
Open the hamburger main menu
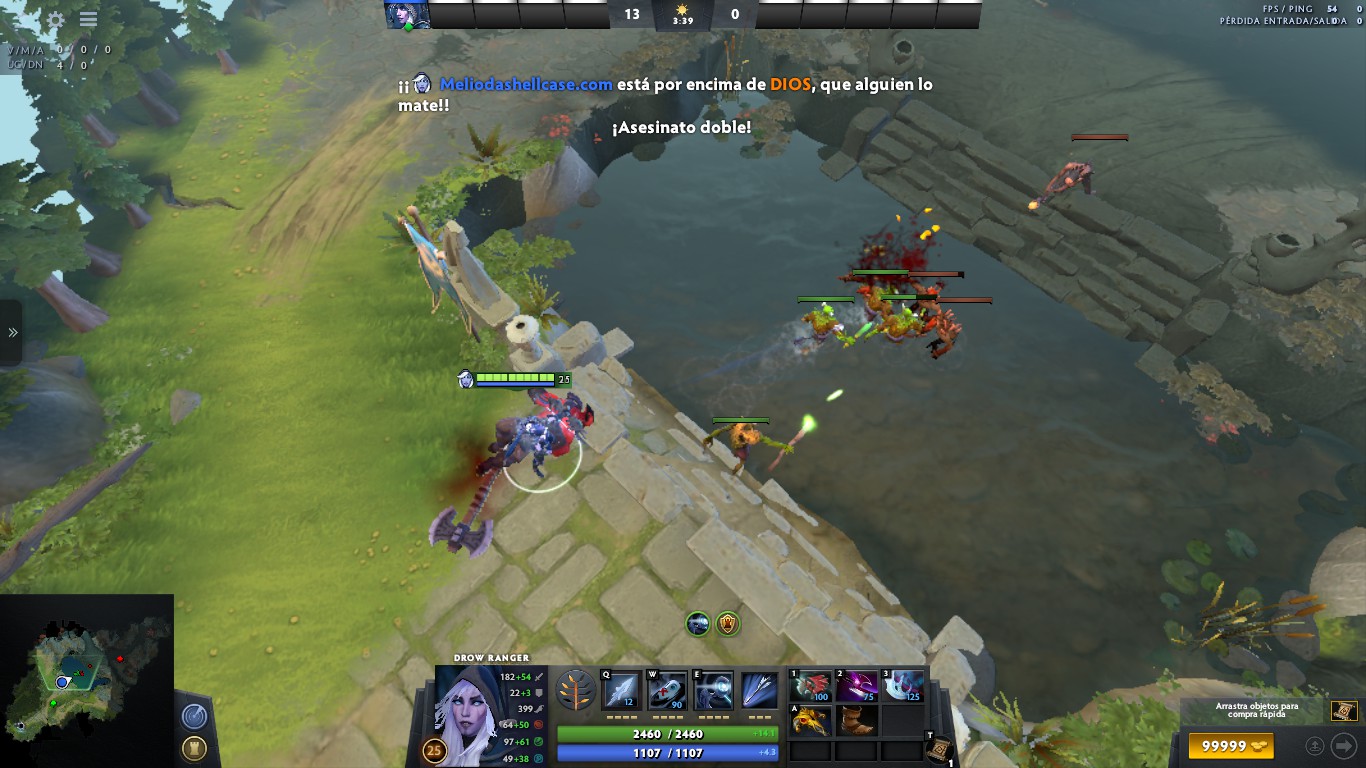(x=88, y=19)
